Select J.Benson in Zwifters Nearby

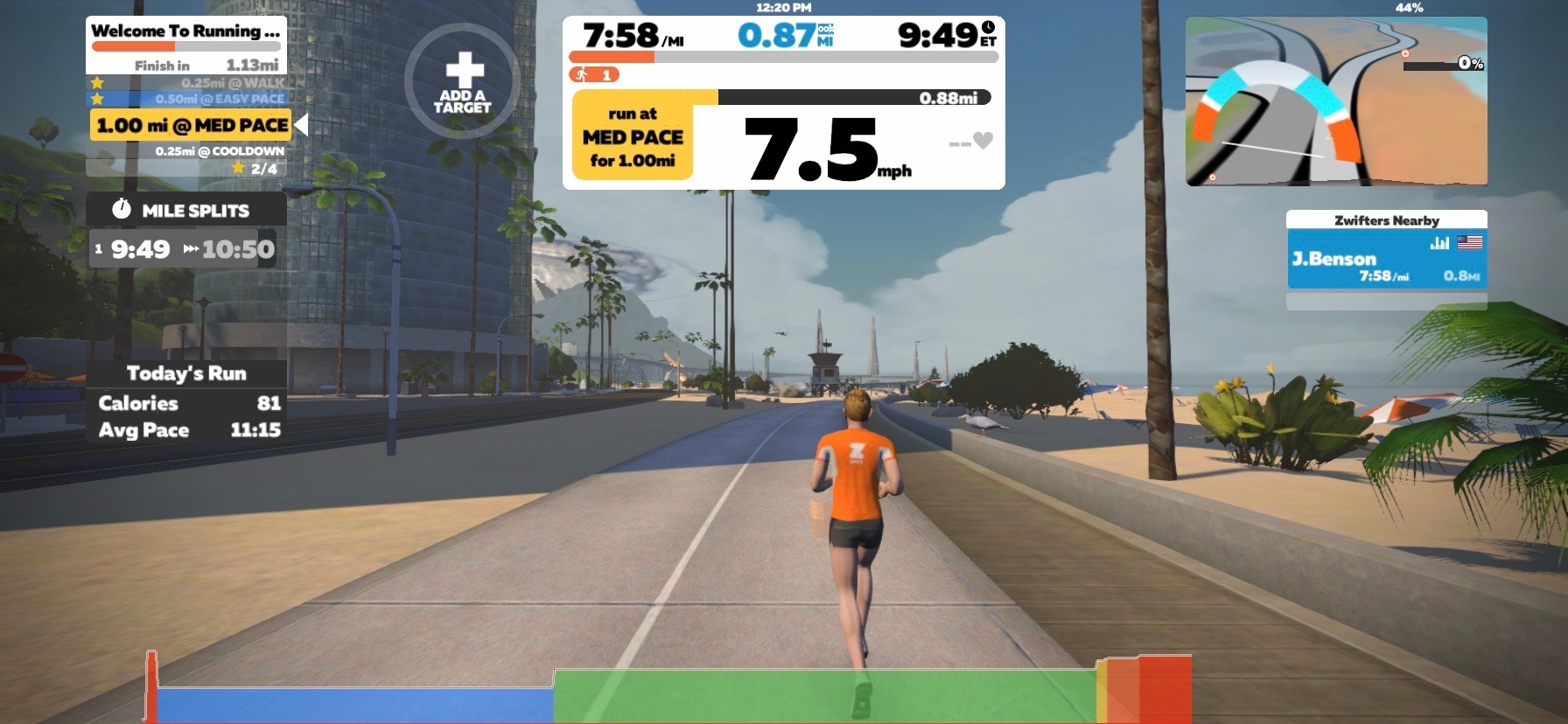(x=1386, y=261)
